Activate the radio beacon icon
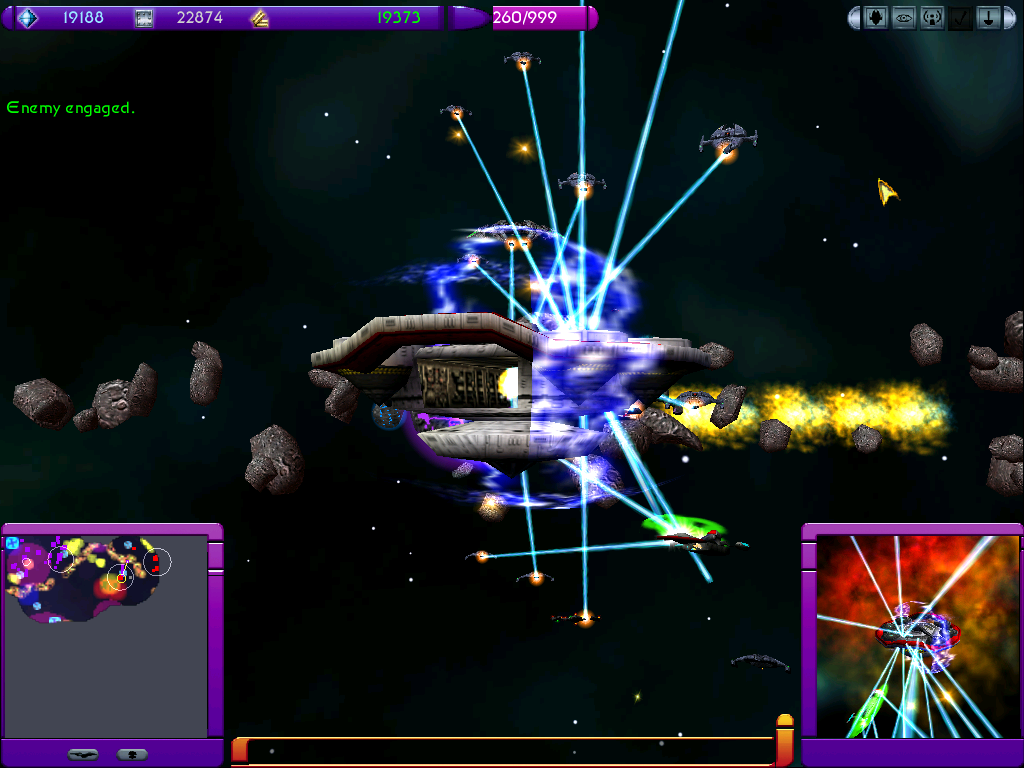 tap(932, 18)
